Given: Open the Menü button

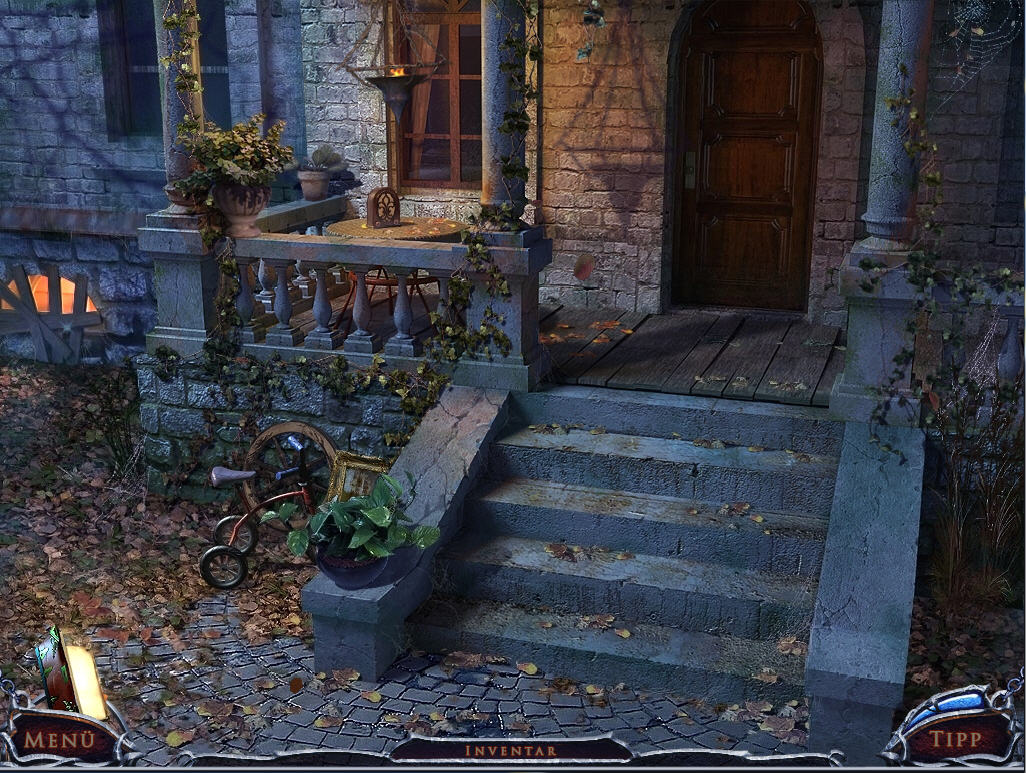Looking at the screenshot, I should pyautogui.click(x=60, y=741).
